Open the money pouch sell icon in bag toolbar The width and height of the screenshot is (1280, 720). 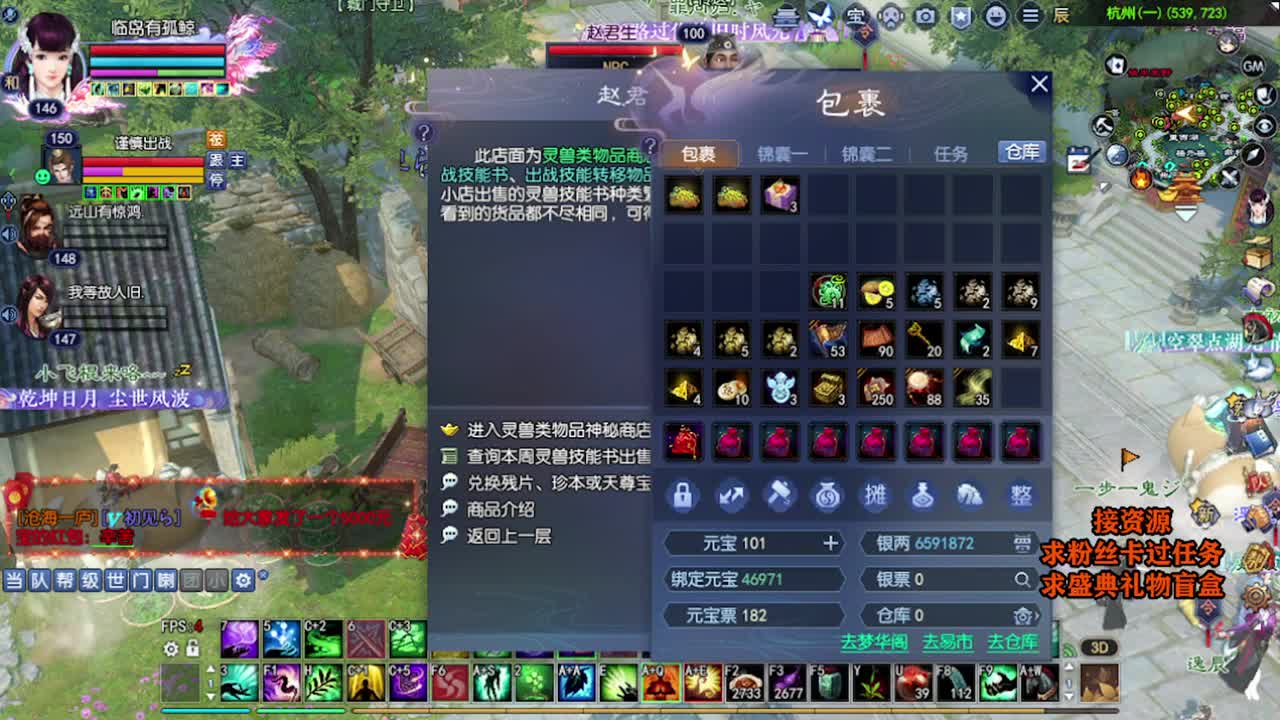click(x=828, y=495)
